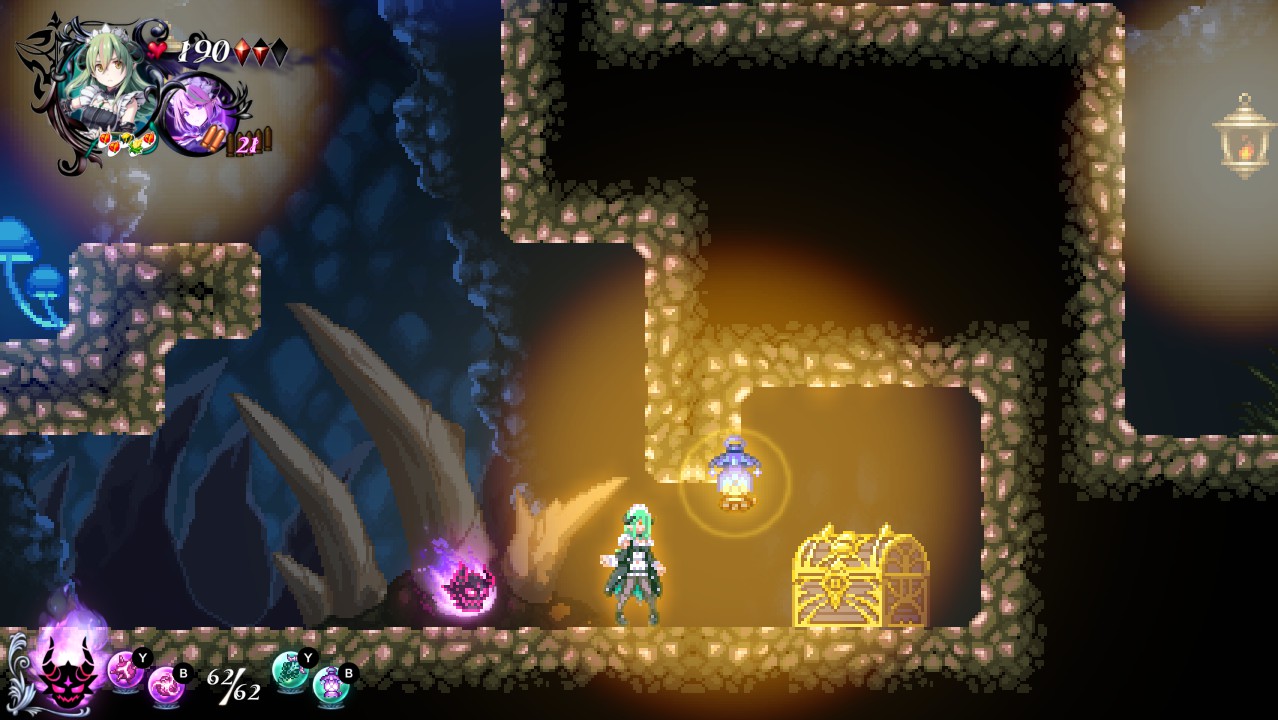Switch to the purple-haired partner portrait
The image size is (1278, 720).
pos(197,115)
